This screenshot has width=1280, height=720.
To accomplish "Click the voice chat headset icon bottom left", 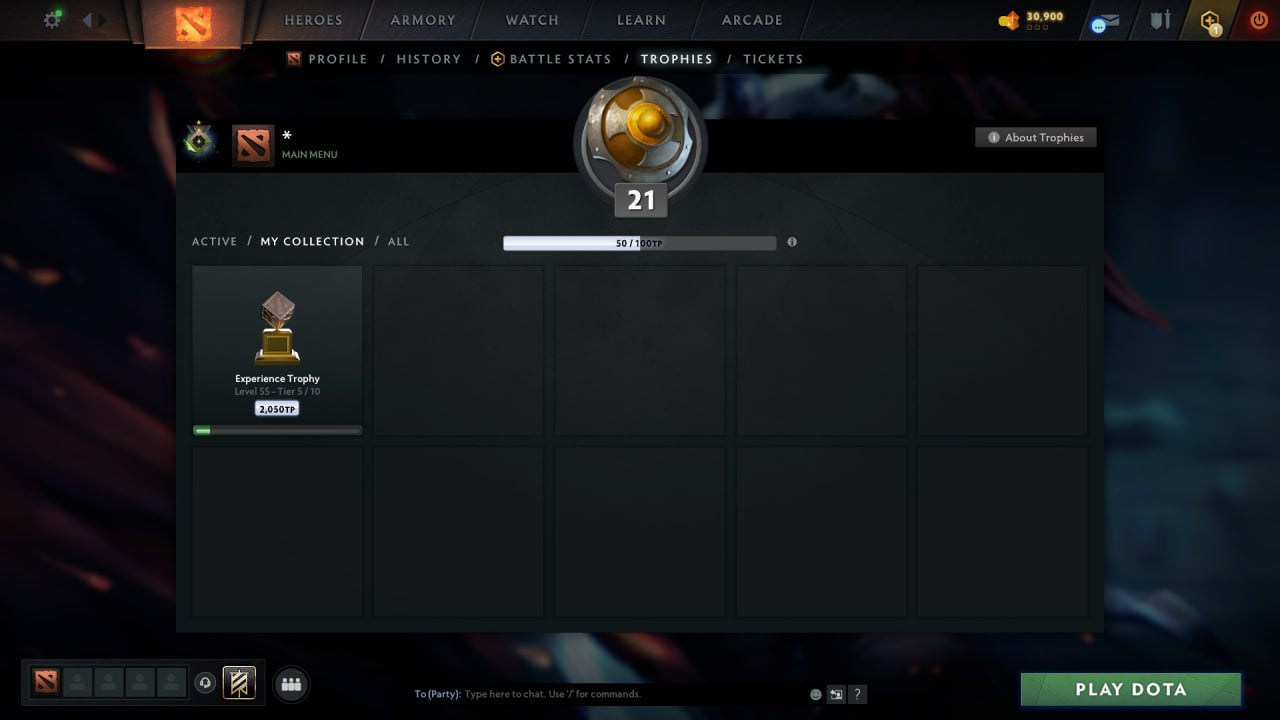I will (207, 683).
